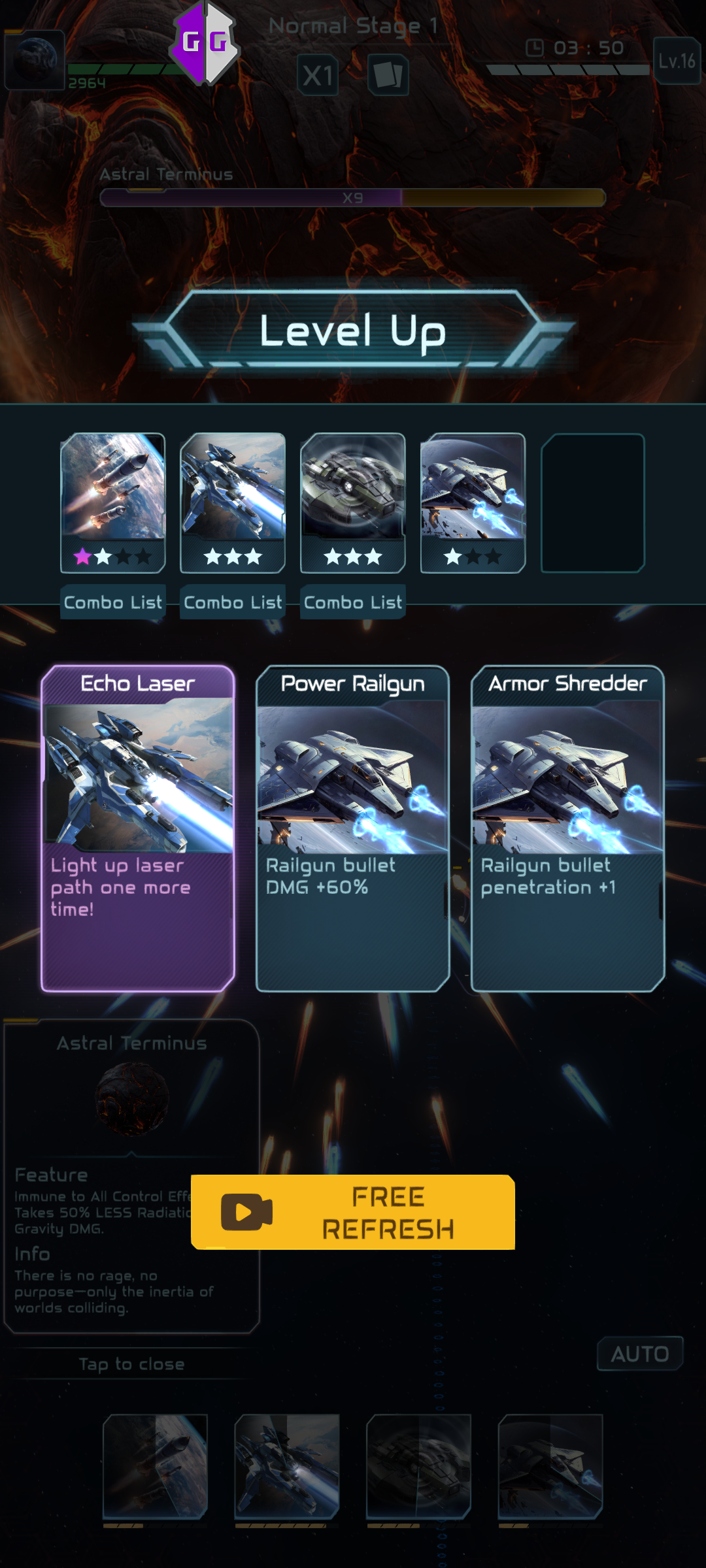Select the three-star blue laser ship card
Viewport: 706px width, 1568px height.
[x=233, y=502]
